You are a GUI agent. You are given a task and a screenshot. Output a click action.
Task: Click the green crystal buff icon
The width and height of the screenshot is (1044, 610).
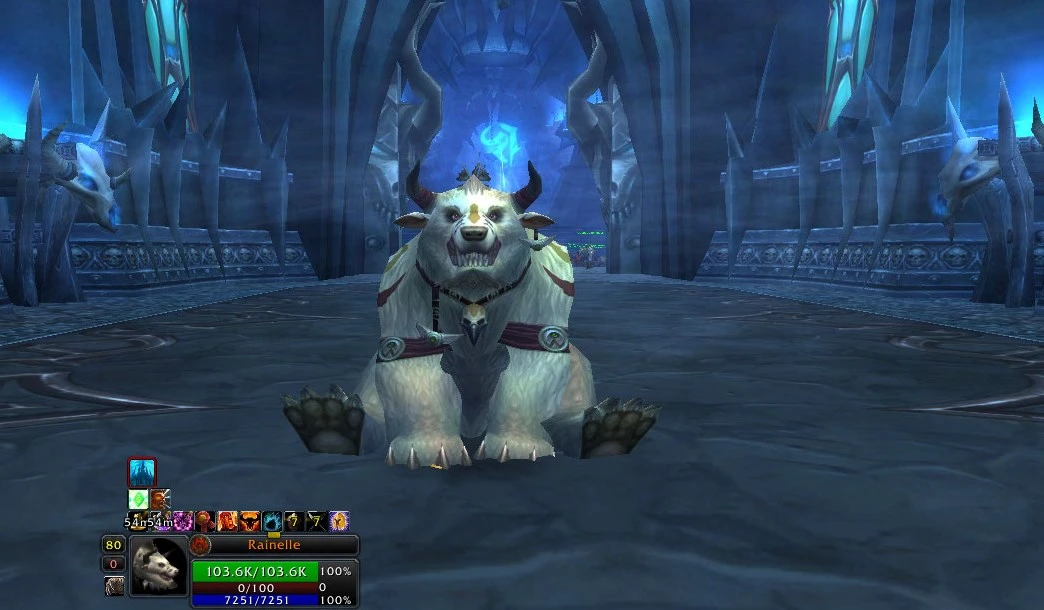point(138,499)
